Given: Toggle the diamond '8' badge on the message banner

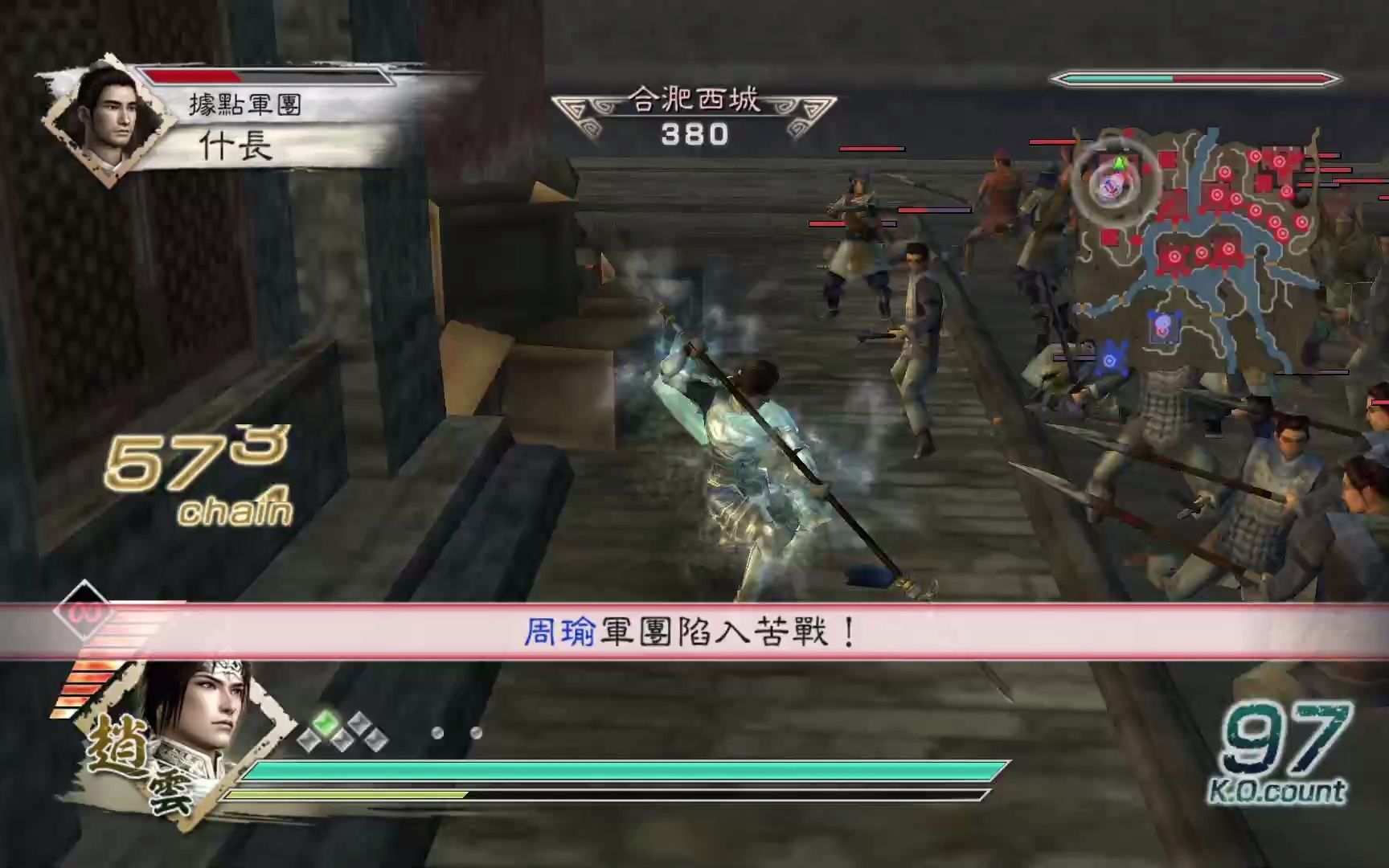Looking at the screenshot, I should click(x=83, y=615).
